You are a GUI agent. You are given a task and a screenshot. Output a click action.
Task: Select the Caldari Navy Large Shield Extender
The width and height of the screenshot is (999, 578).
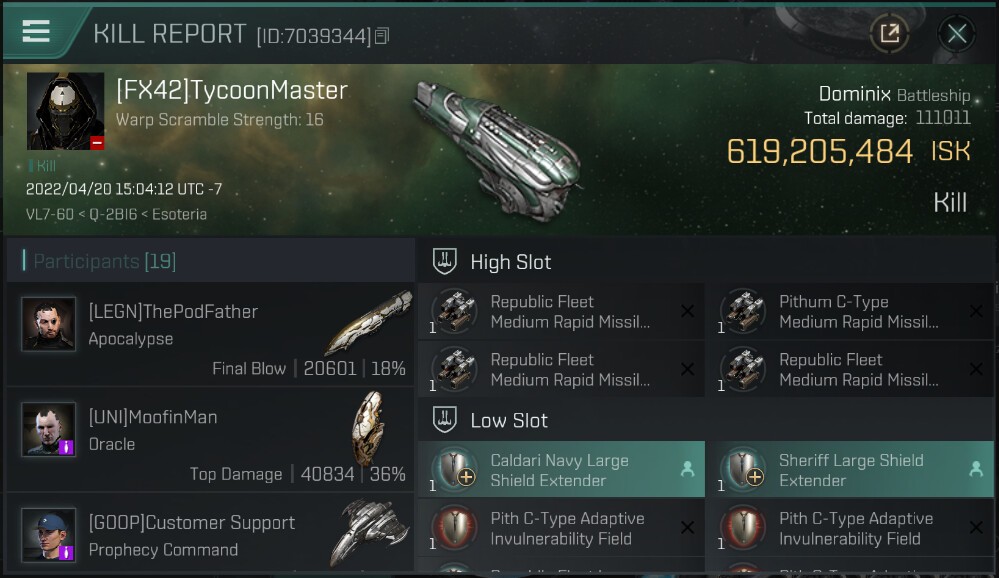point(561,470)
